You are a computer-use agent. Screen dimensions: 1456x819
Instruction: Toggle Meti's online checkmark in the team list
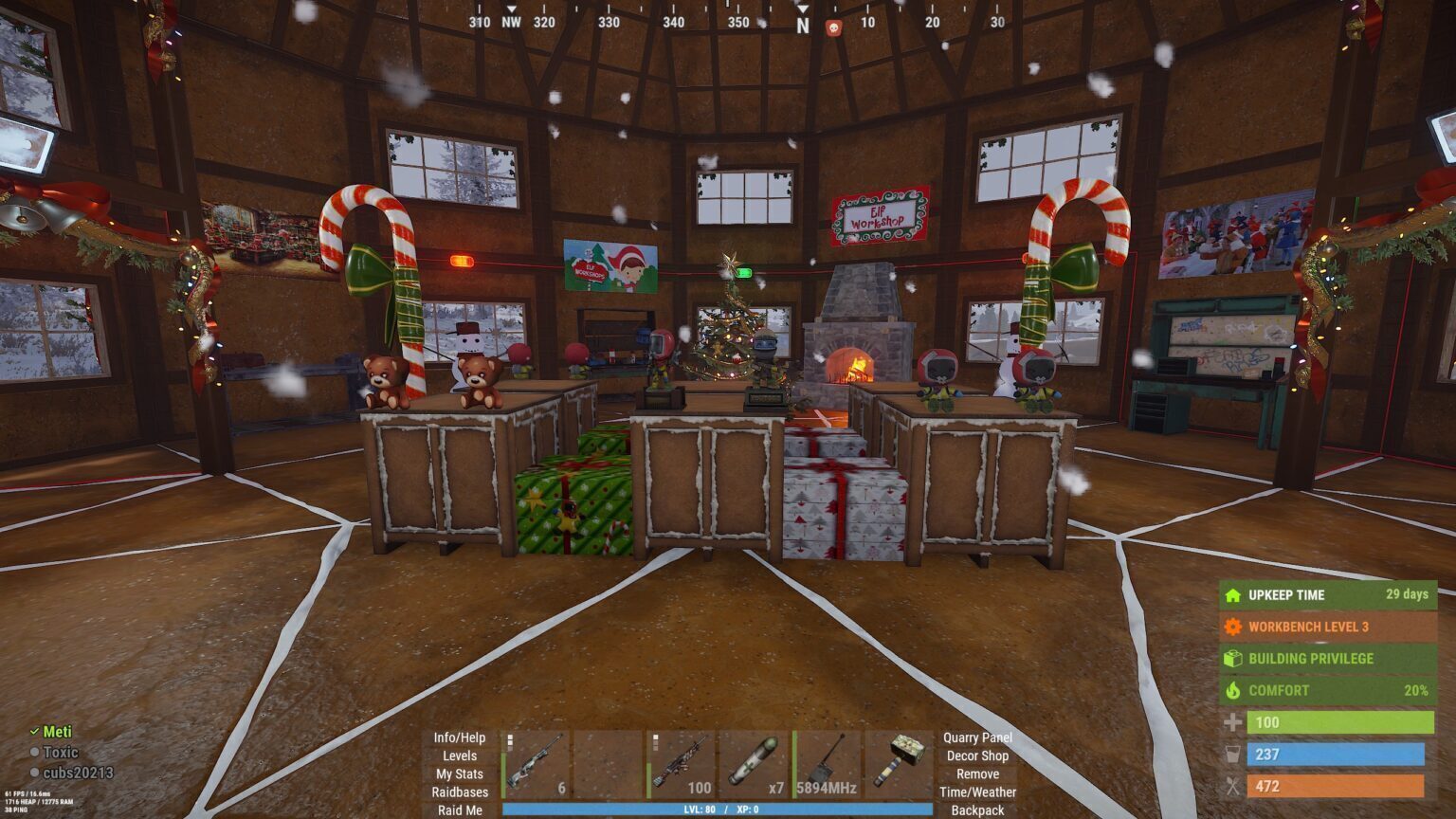pos(36,732)
